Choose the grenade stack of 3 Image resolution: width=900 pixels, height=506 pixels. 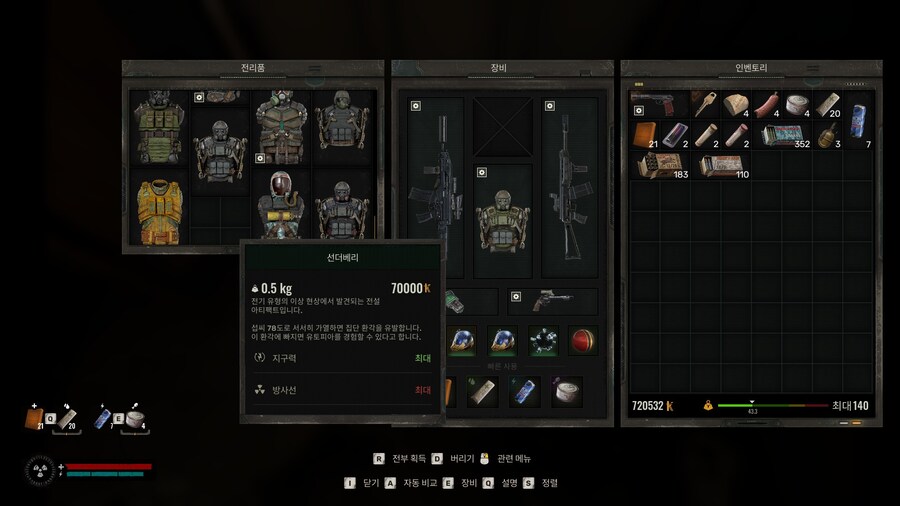point(828,135)
